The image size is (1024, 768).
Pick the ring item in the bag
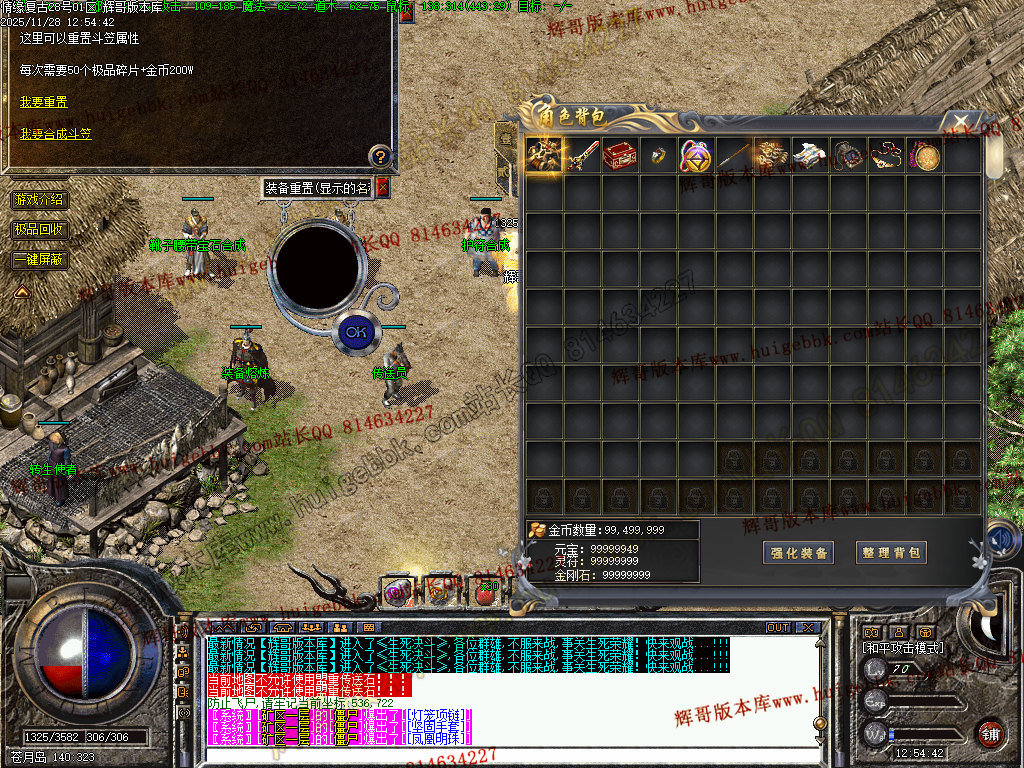[658, 155]
